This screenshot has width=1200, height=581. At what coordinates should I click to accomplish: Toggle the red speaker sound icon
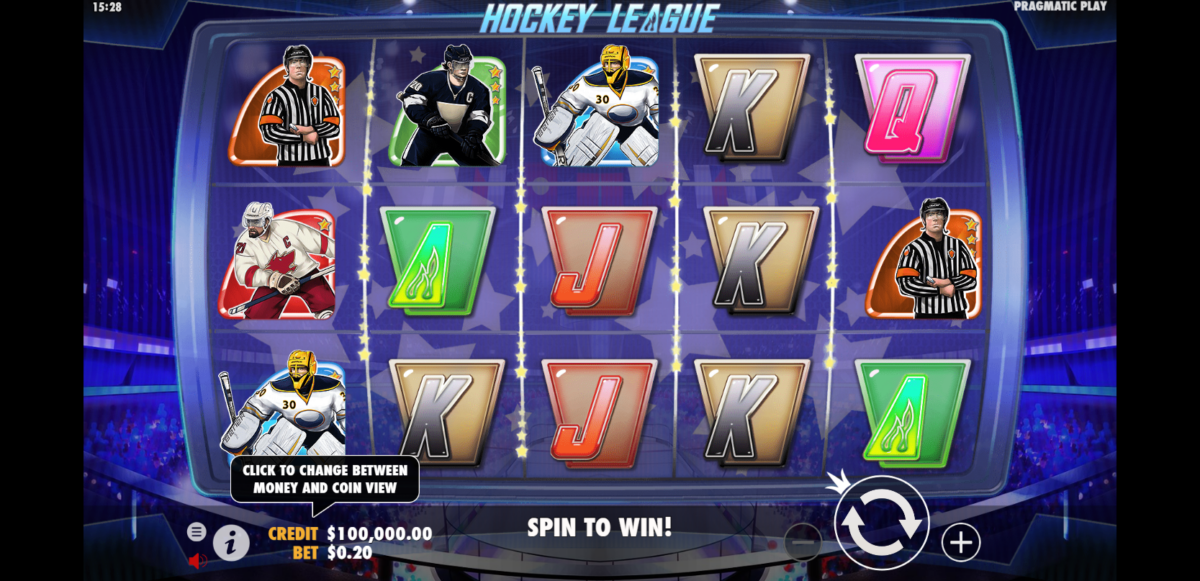pos(197,561)
